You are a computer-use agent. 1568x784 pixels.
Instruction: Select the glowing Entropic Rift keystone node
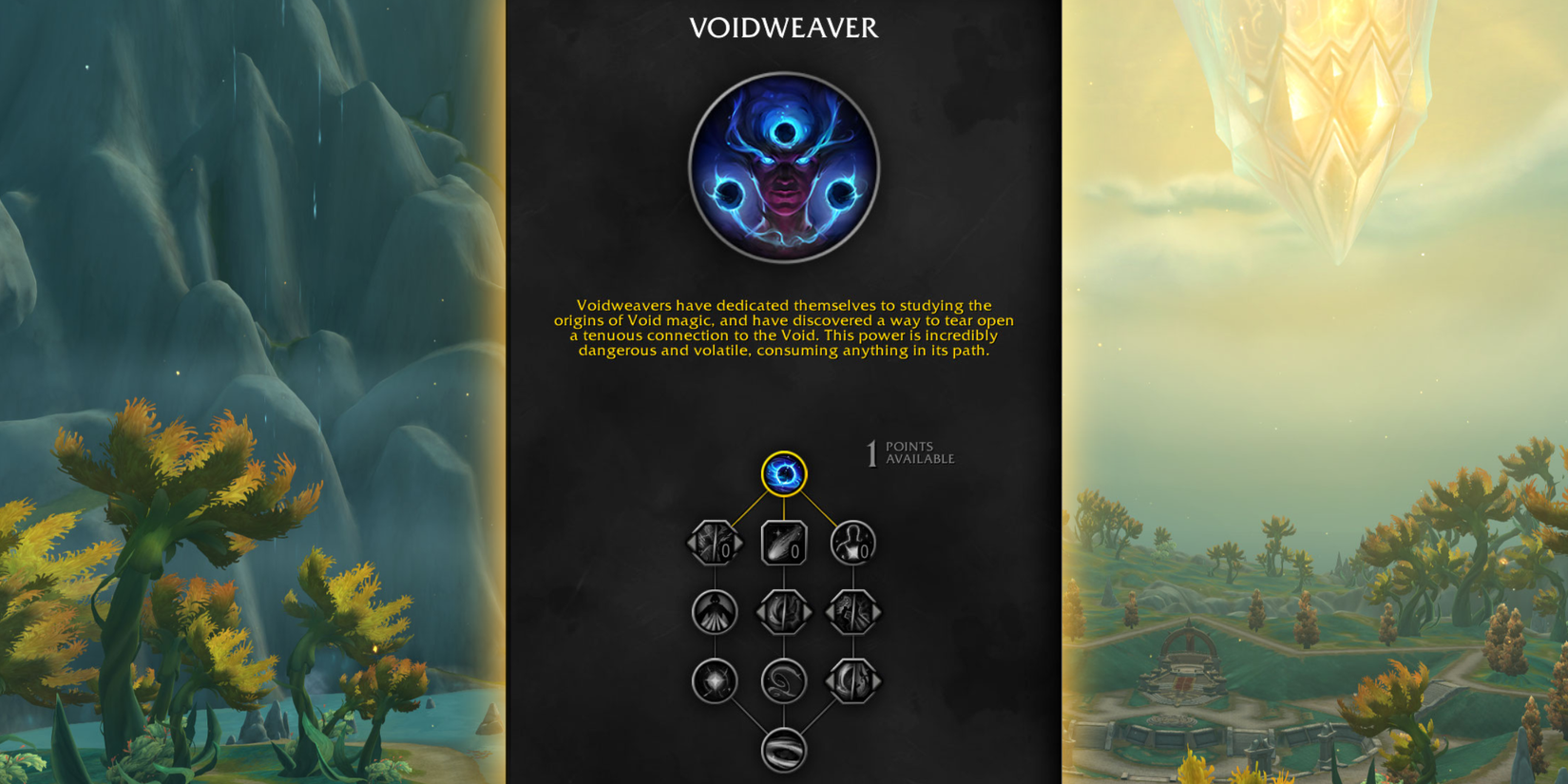[x=782, y=473]
